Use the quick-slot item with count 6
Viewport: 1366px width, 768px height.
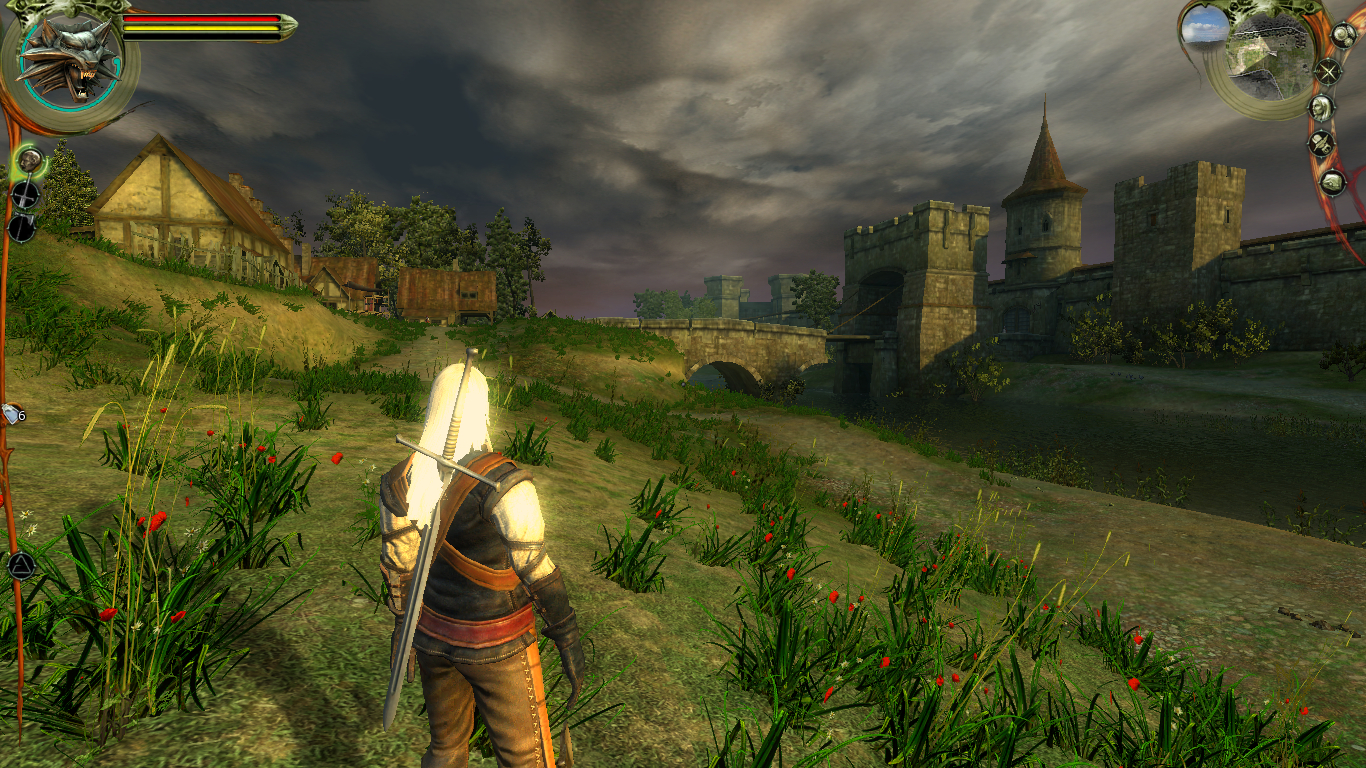13,414
